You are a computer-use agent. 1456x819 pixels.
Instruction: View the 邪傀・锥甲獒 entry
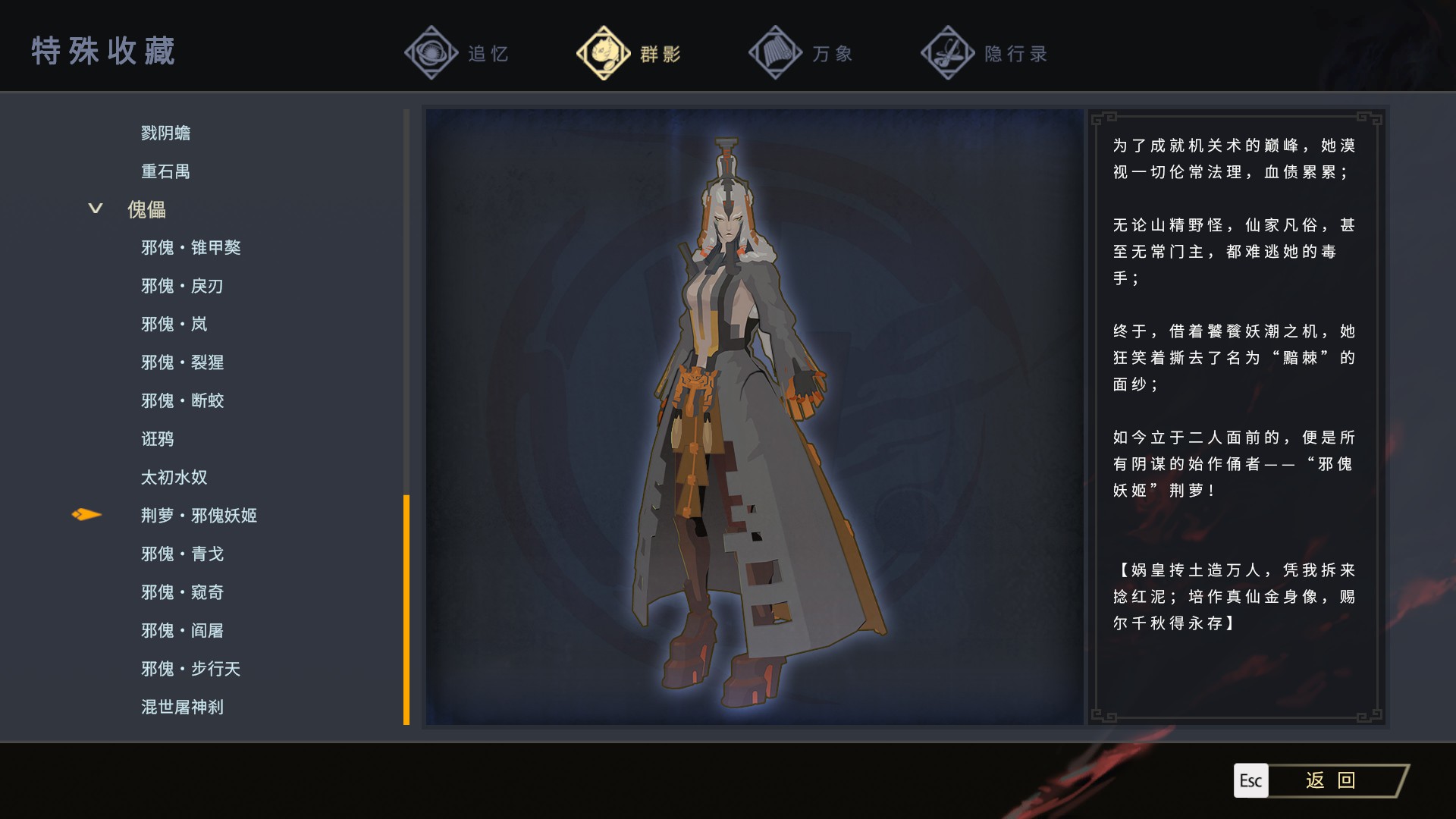[190, 247]
